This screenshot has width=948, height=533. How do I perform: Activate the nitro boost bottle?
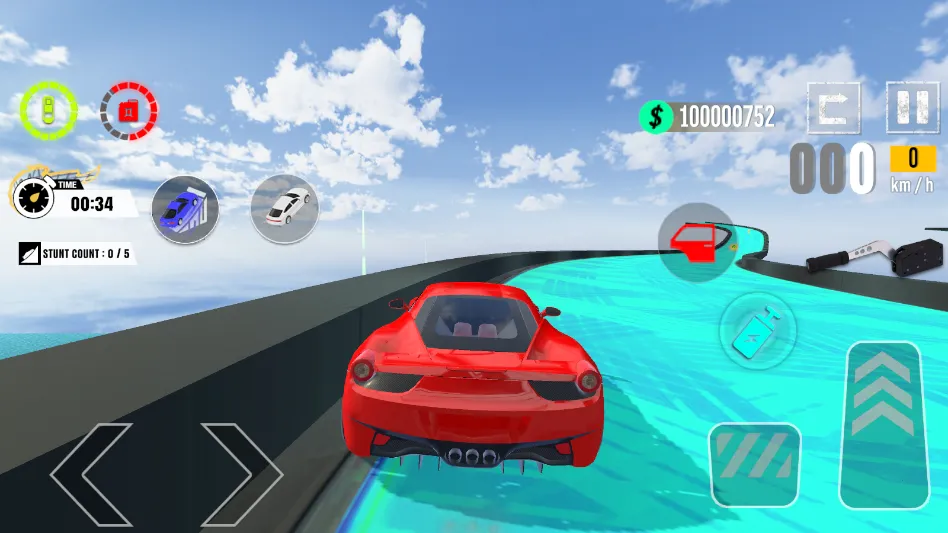click(x=757, y=330)
